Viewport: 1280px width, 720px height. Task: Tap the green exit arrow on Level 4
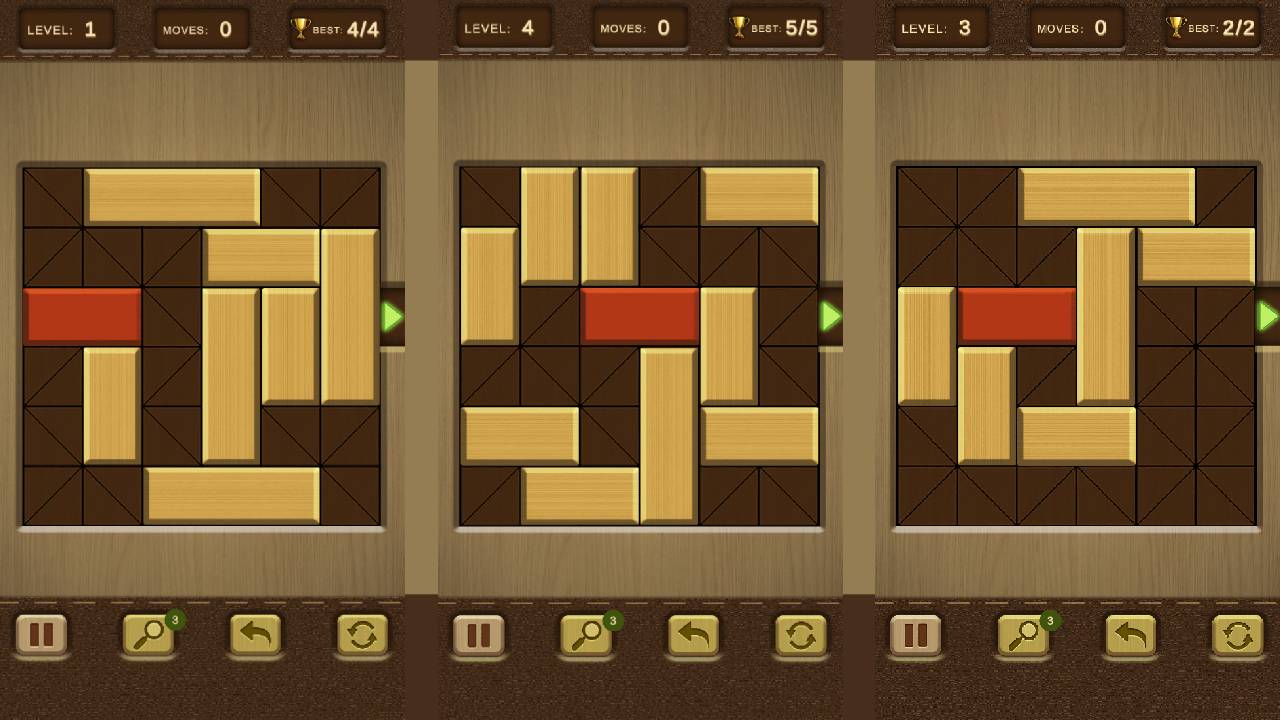click(x=831, y=318)
